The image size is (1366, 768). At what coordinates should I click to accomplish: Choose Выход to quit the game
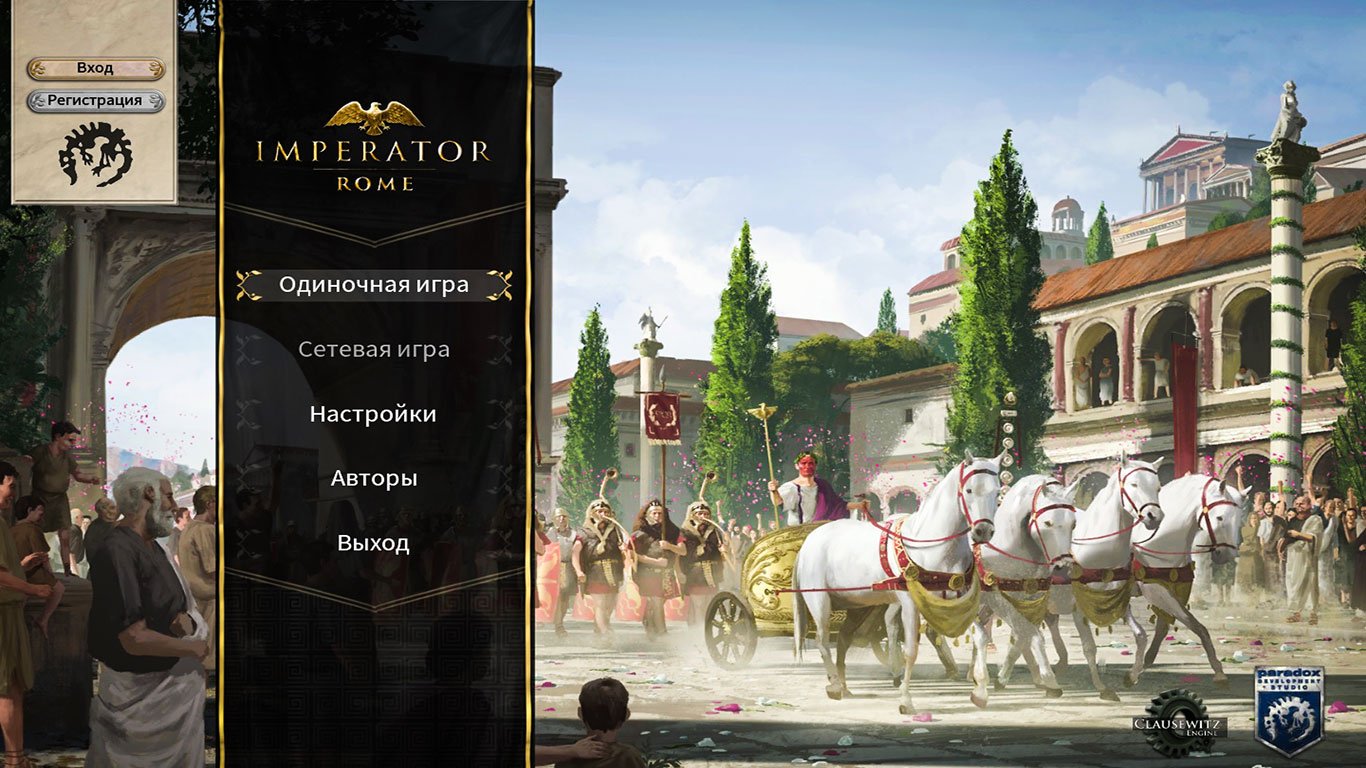click(375, 544)
